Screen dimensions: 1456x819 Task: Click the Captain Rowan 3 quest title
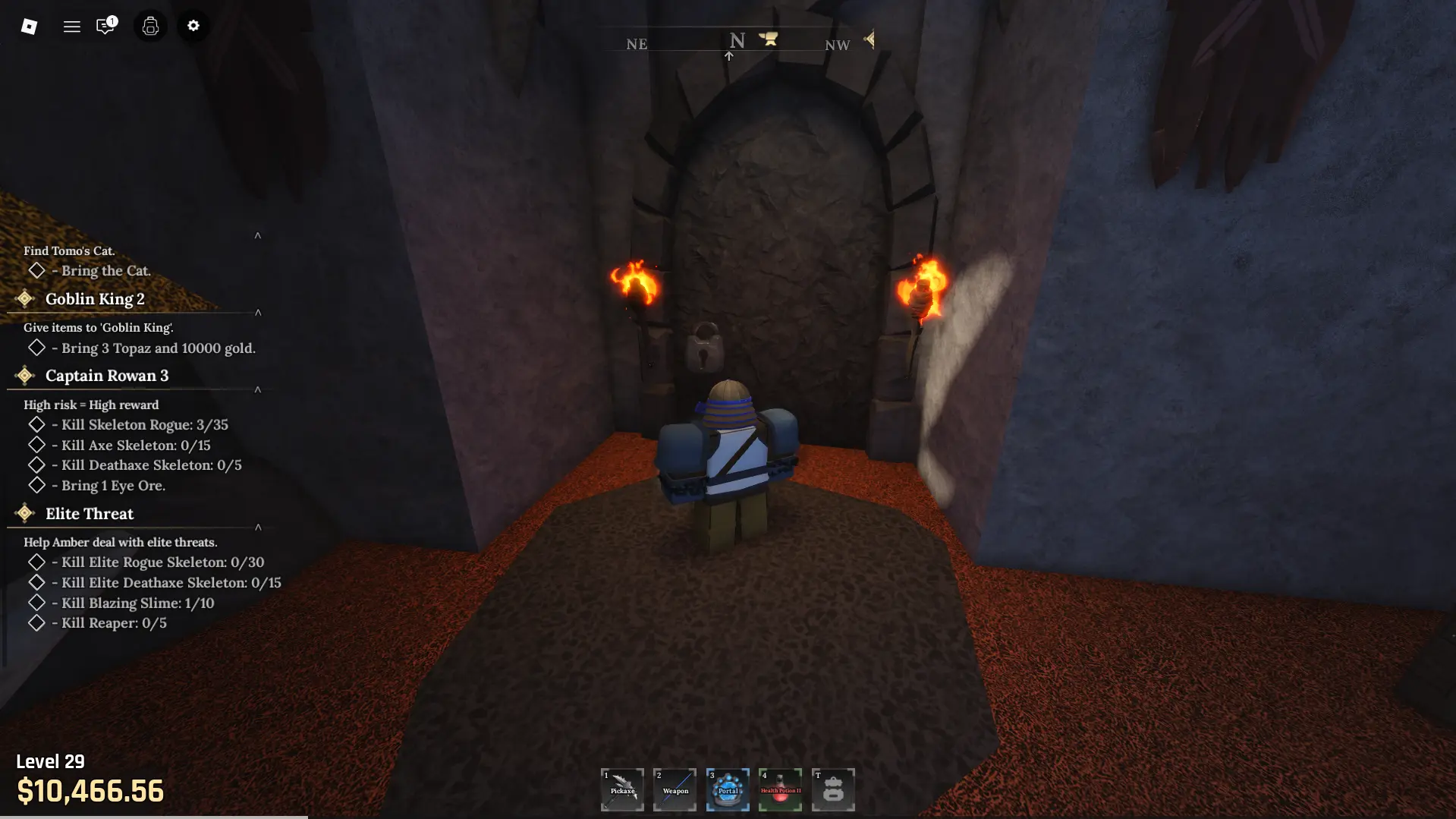point(106,375)
